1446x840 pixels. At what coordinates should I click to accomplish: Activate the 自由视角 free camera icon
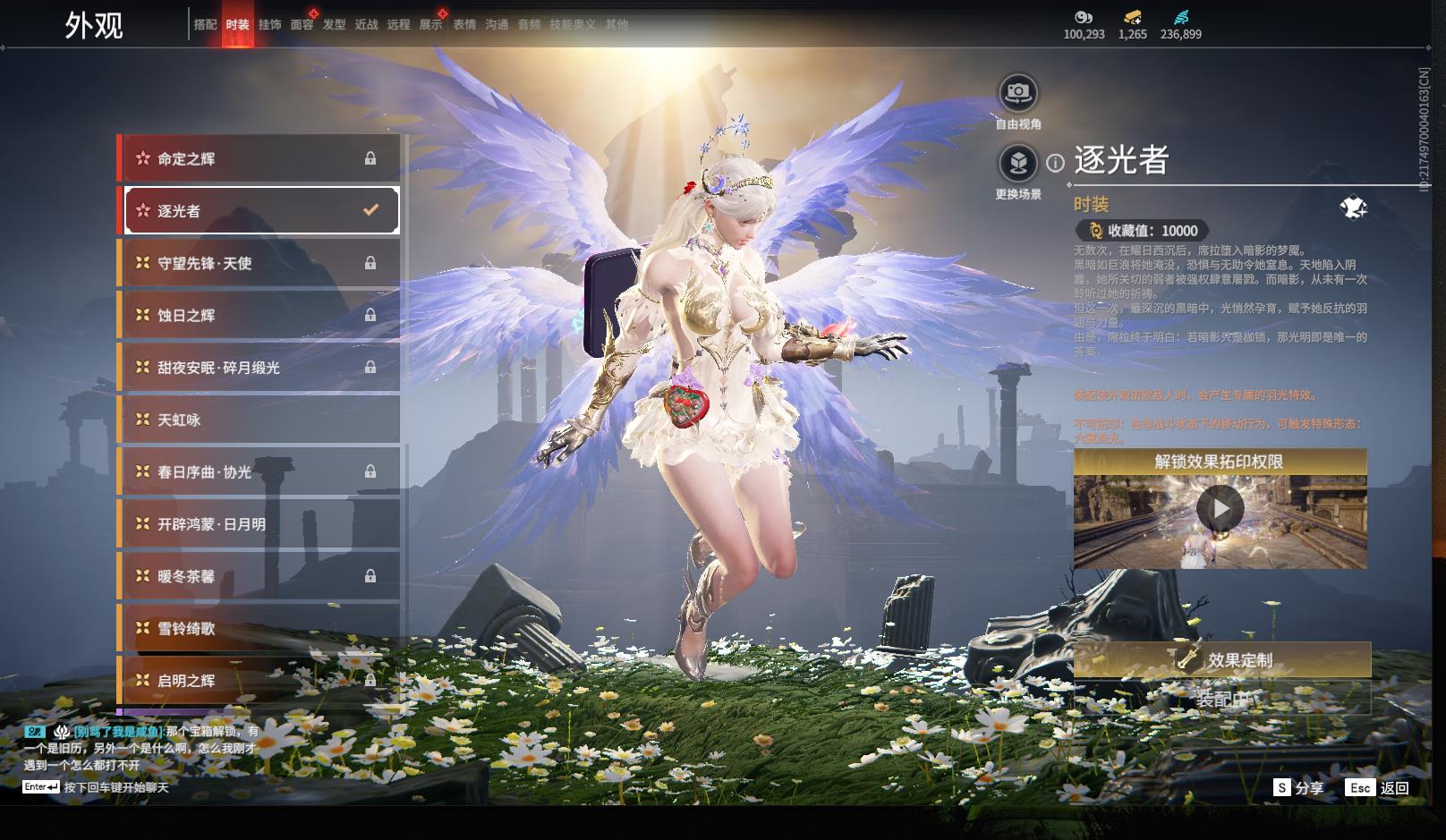[1018, 92]
